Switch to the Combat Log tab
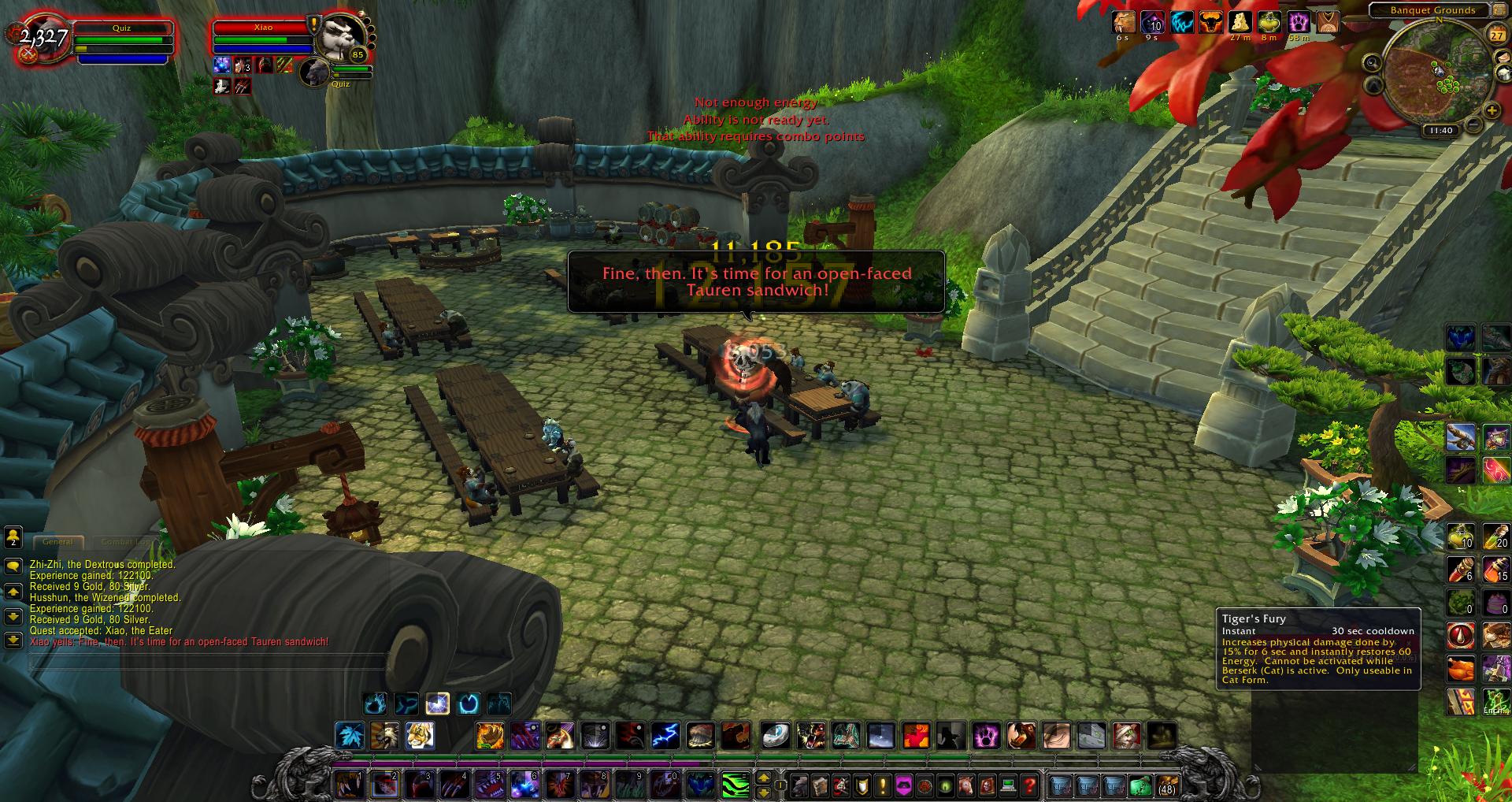Image resolution: width=1512 pixels, height=802 pixels. tap(123, 541)
